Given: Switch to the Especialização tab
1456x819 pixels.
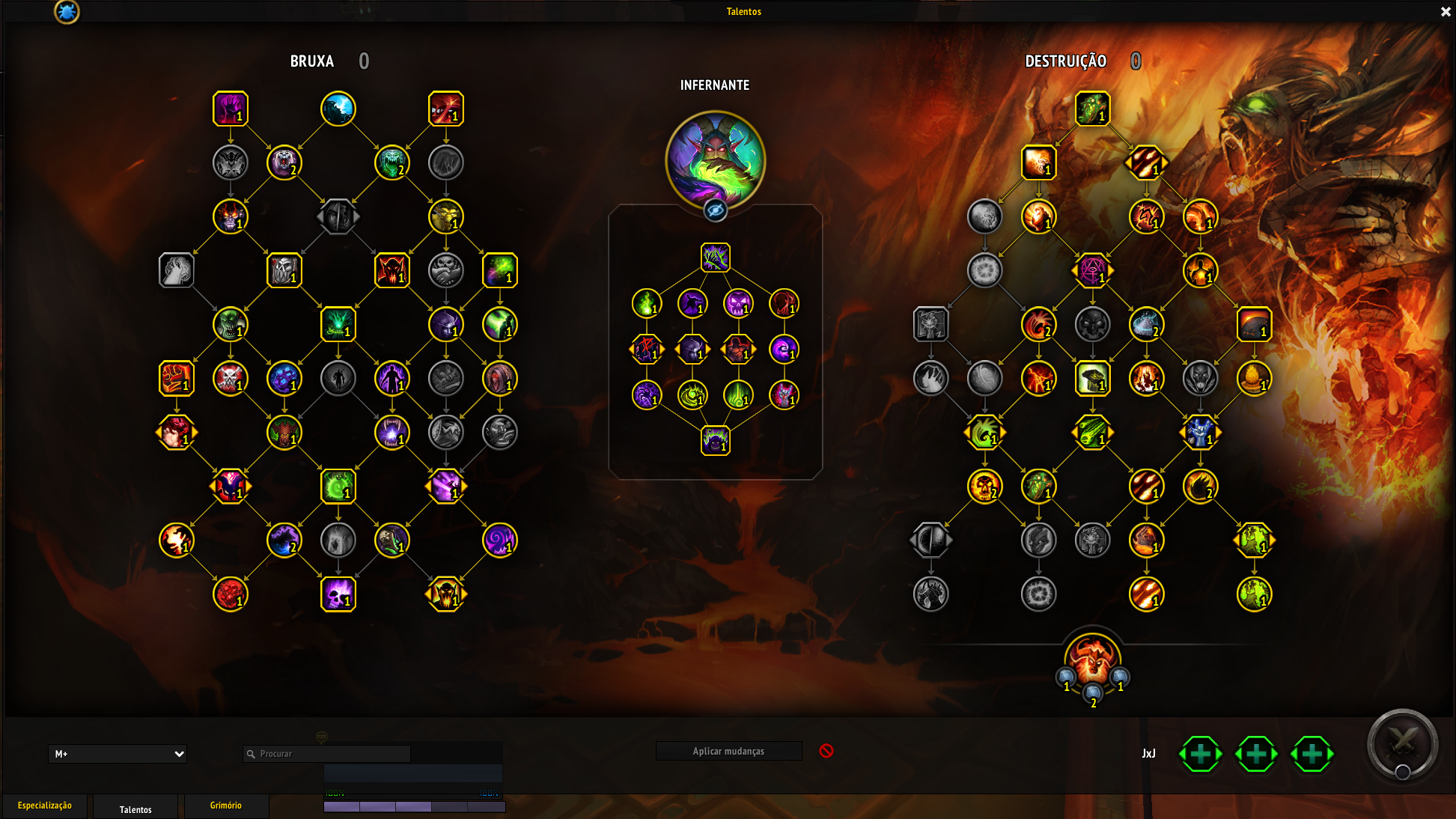Looking at the screenshot, I should [x=45, y=806].
